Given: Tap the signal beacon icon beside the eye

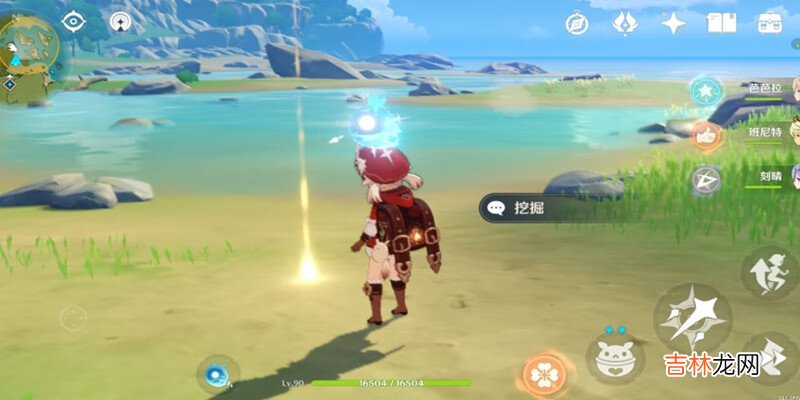Looking at the screenshot, I should pyautogui.click(x=121, y=21).
